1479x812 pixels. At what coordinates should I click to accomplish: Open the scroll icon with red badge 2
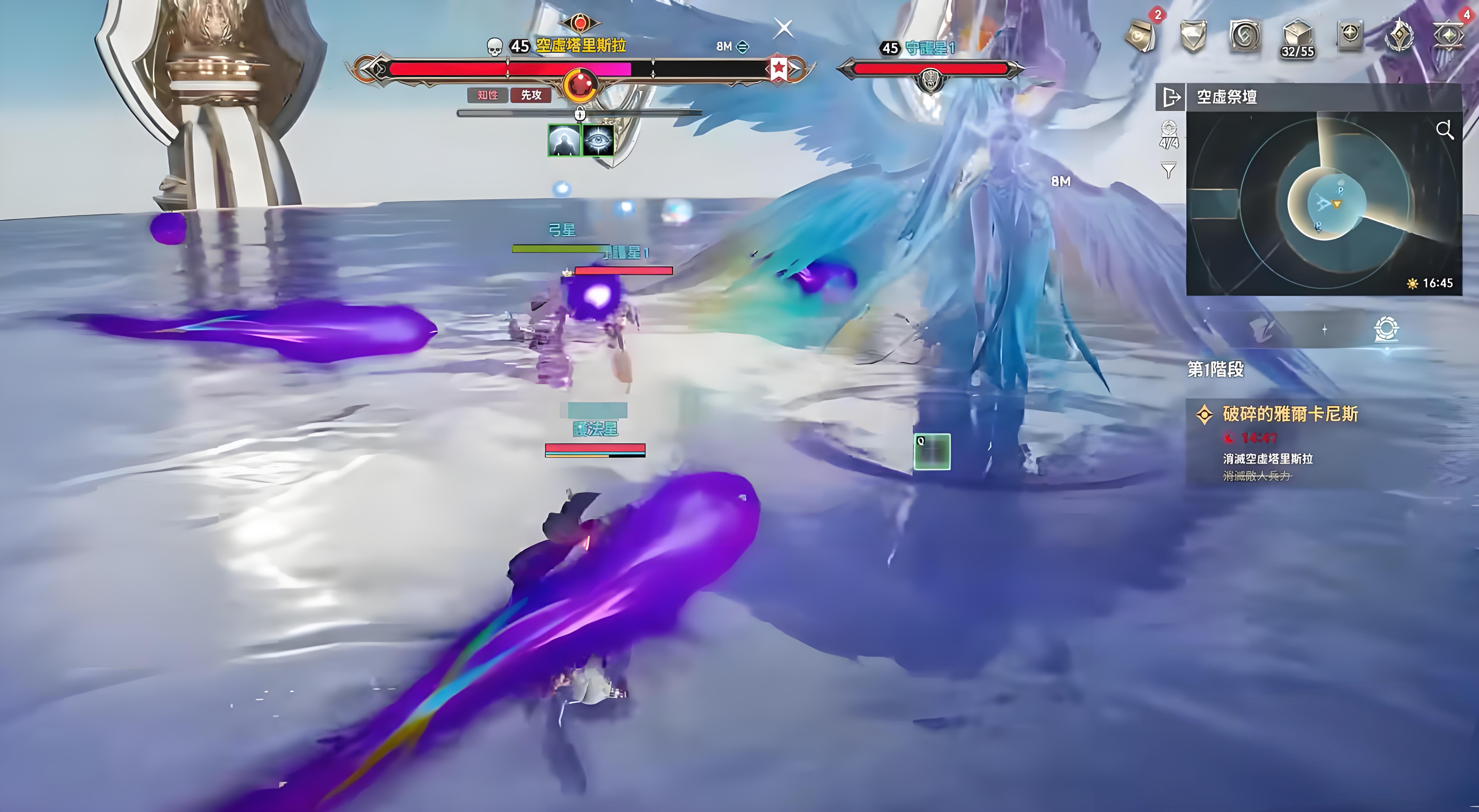[x=1141, y=36]
